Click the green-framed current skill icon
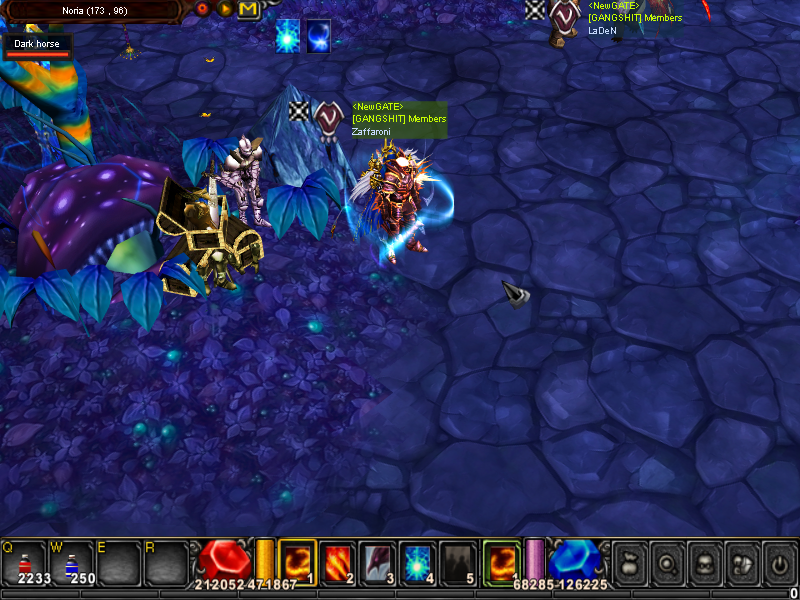The width and height of the screenshot is (800, 600). (501, 561)
